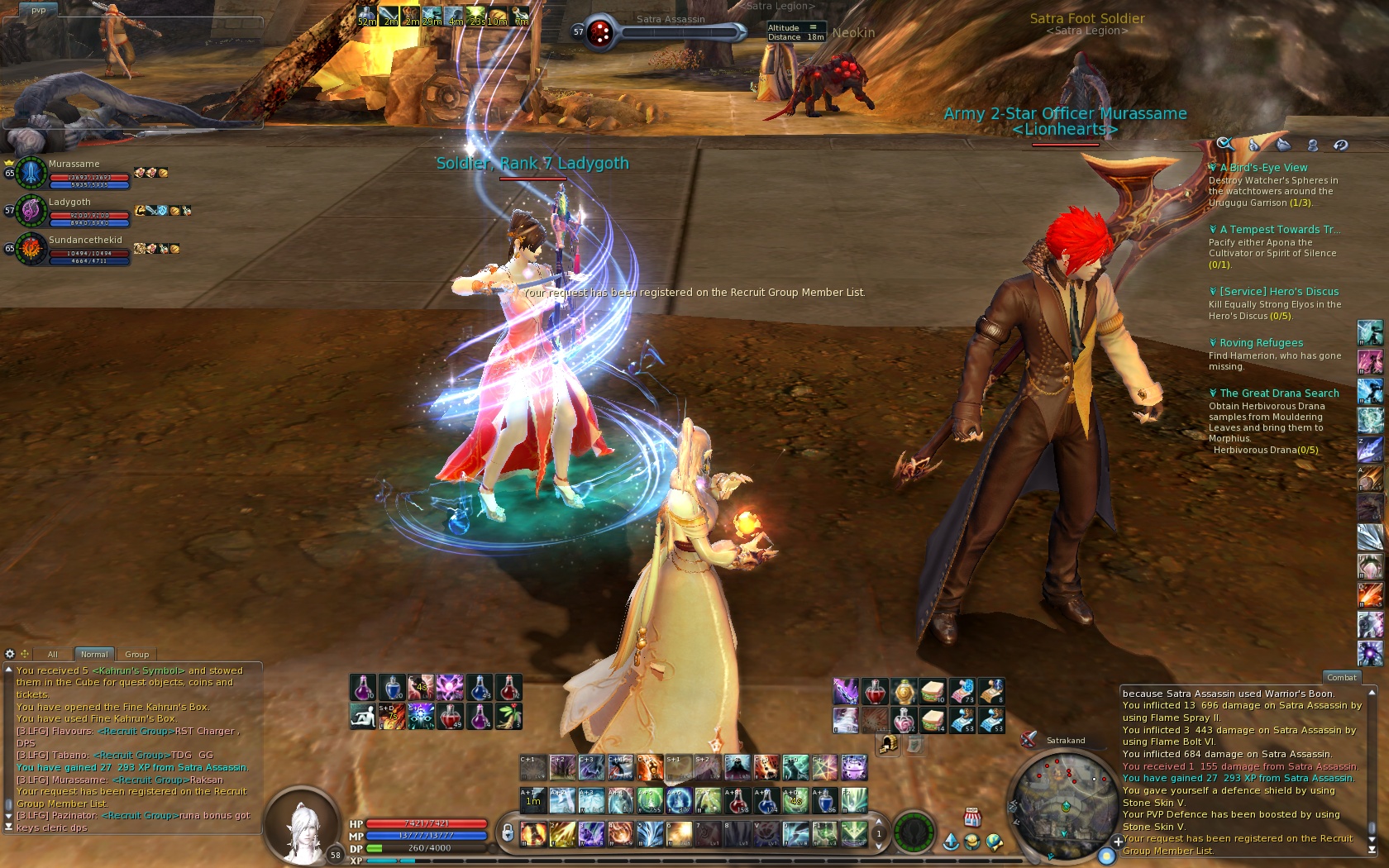Use the sandwich food item with count 10
Image resolution: width=1389 pixels, height=868 pixels.
(933, 691)
